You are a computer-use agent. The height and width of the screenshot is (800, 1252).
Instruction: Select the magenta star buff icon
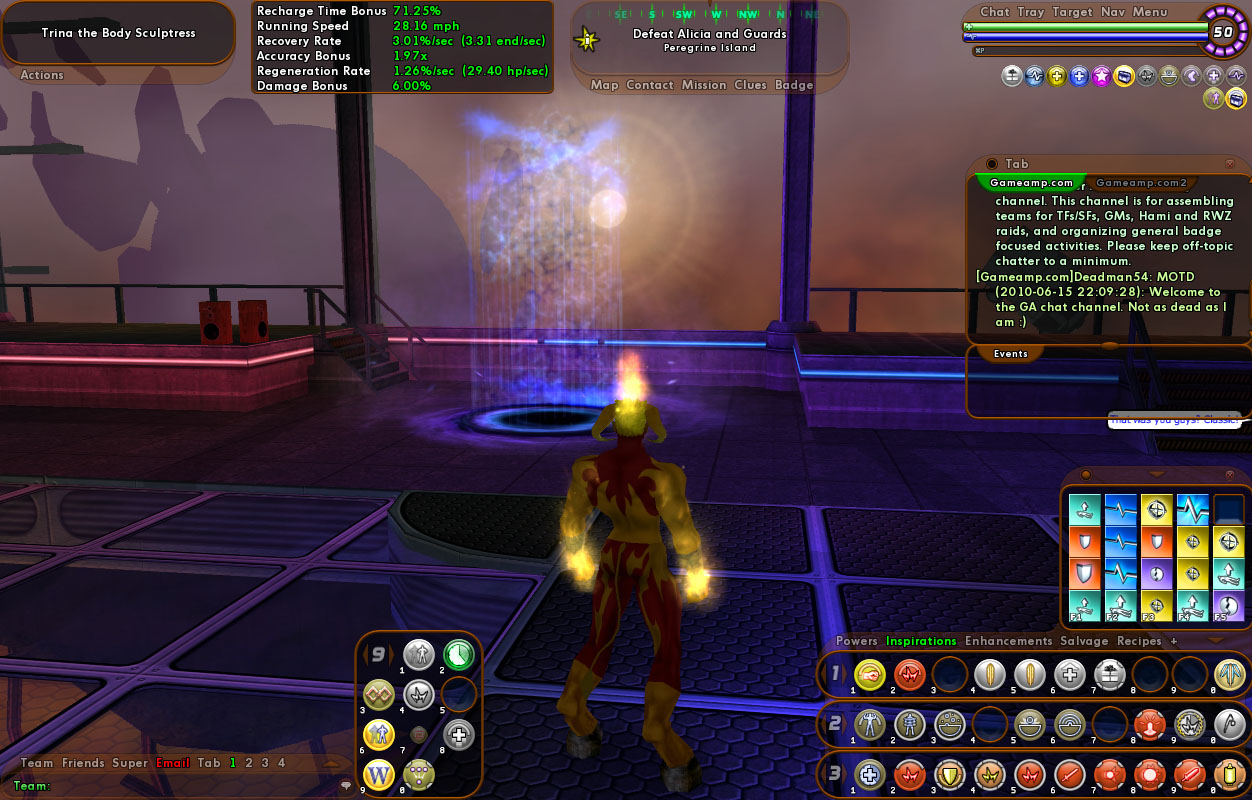point(1101,76)
